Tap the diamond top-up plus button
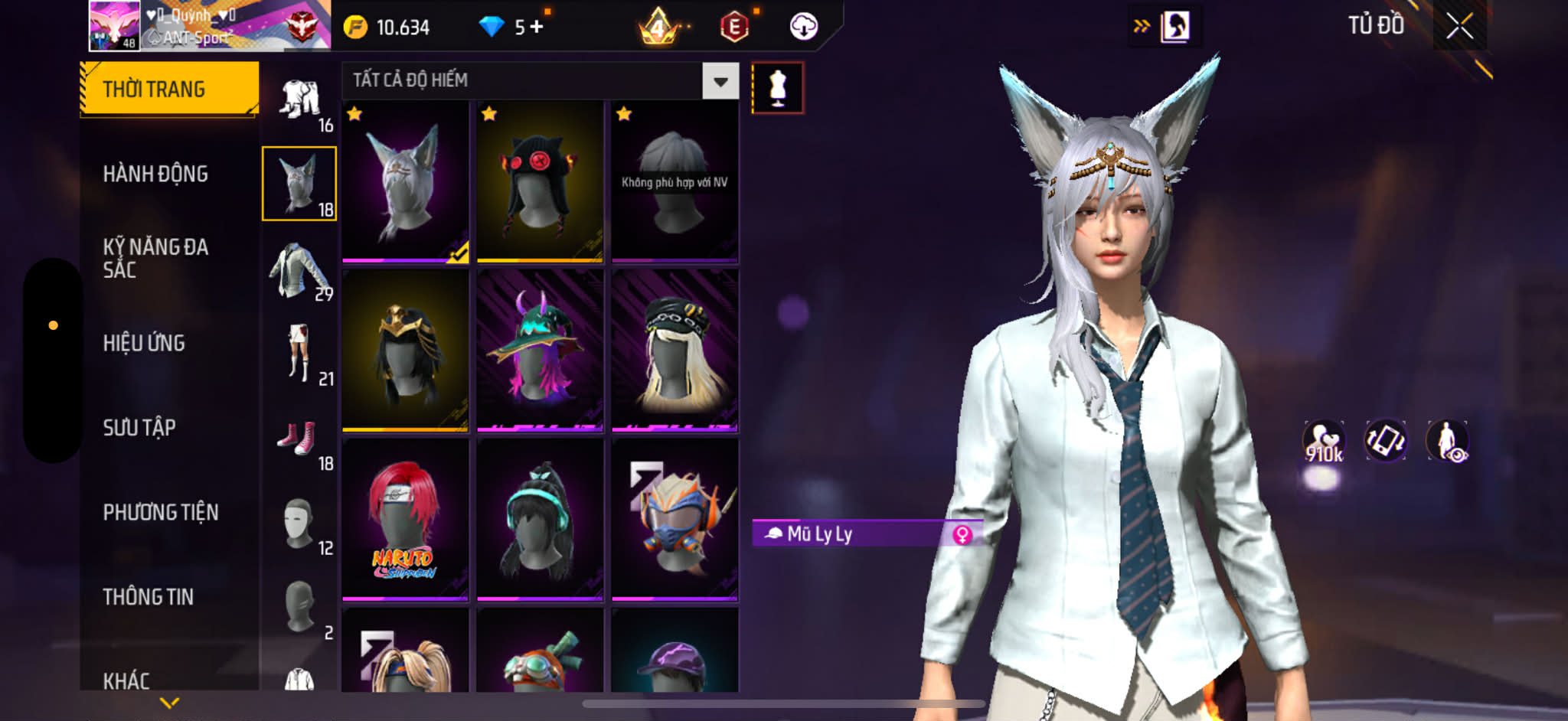This screenshot has width=1568, height=721. tap(537, 27)
